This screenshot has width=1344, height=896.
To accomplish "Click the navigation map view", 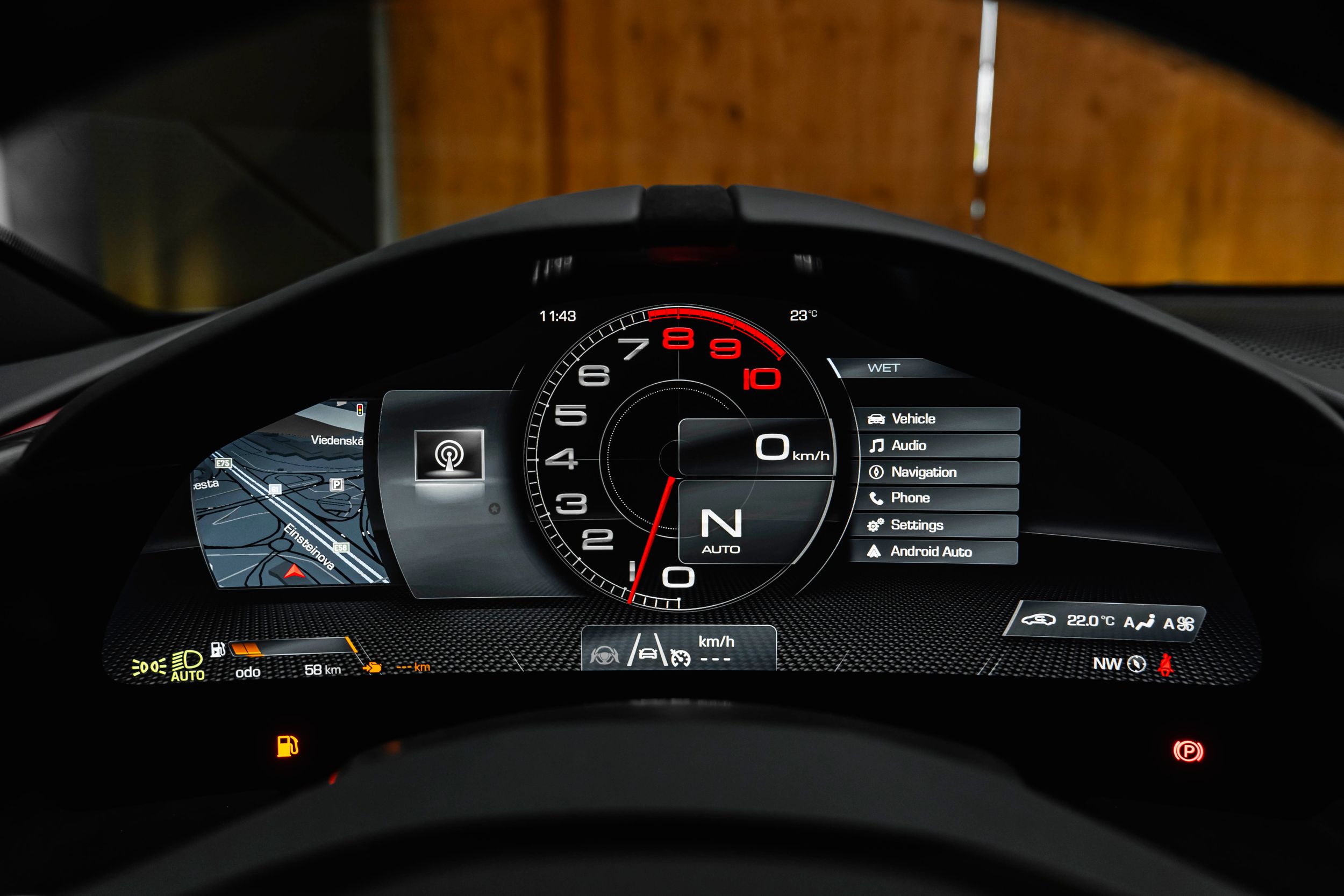I will 285,497.
